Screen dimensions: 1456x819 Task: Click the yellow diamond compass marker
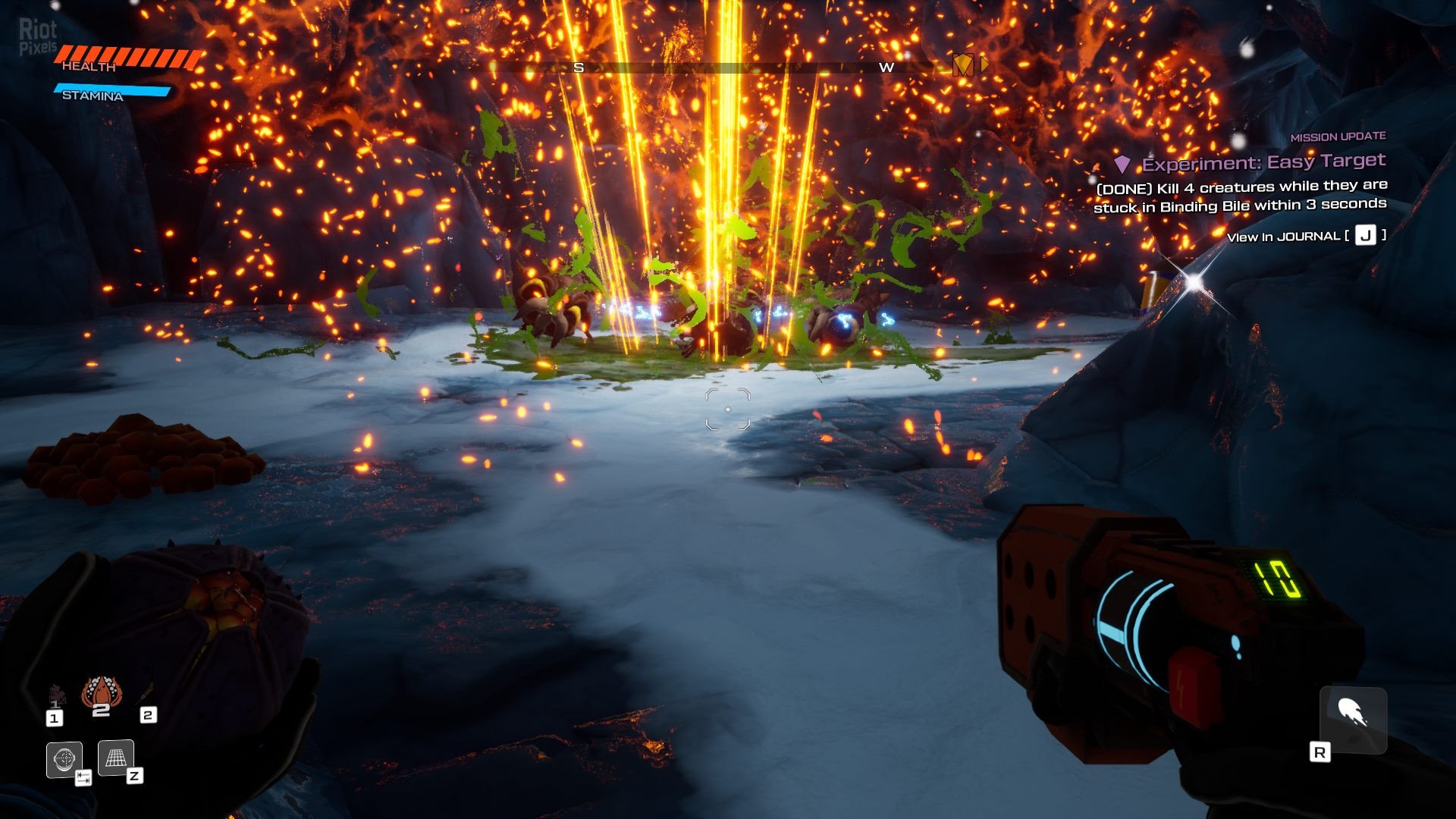coord(962,65)
